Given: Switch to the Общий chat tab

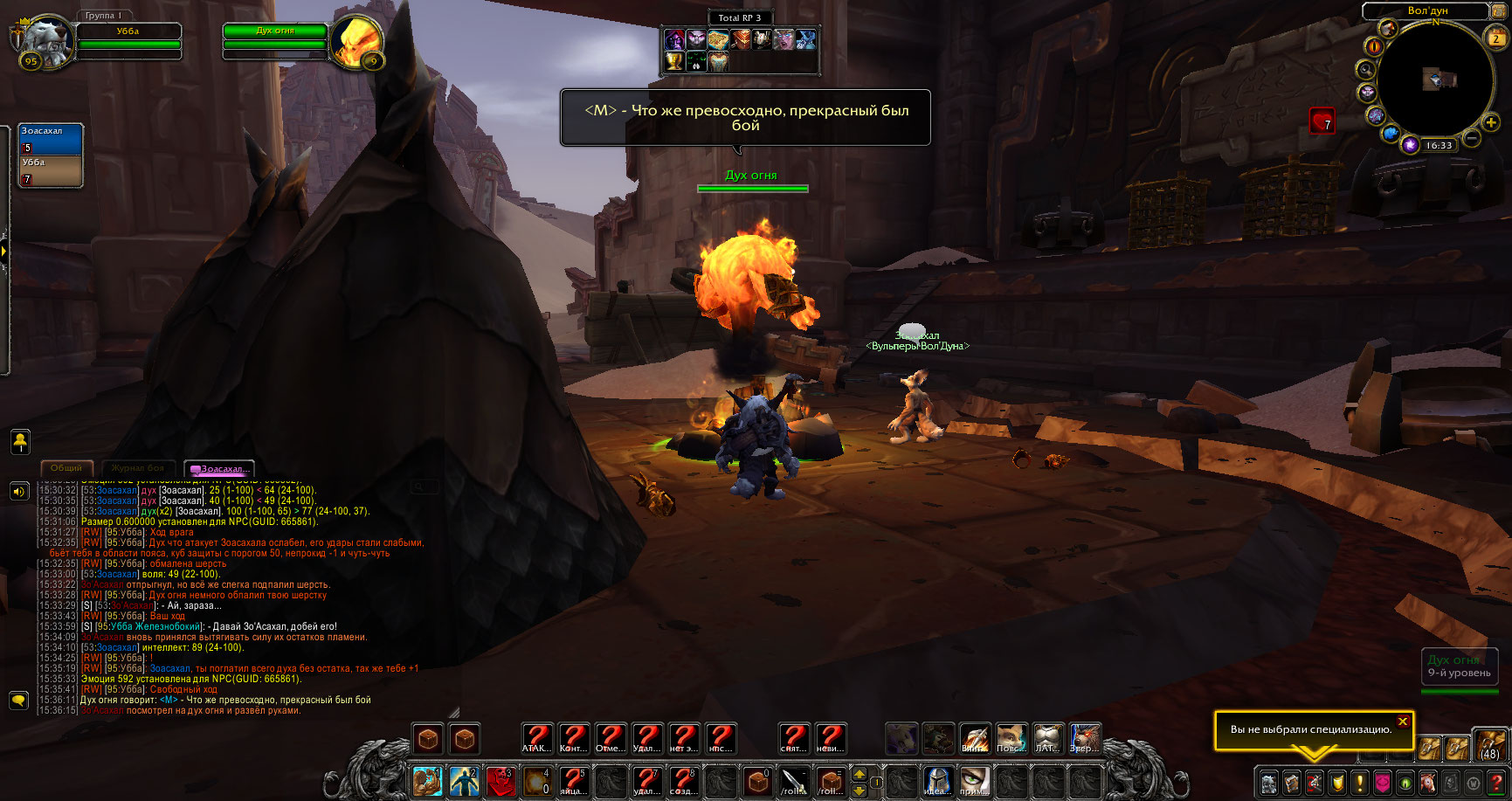Looking at the screenshot, I should [x=66, y=468].
